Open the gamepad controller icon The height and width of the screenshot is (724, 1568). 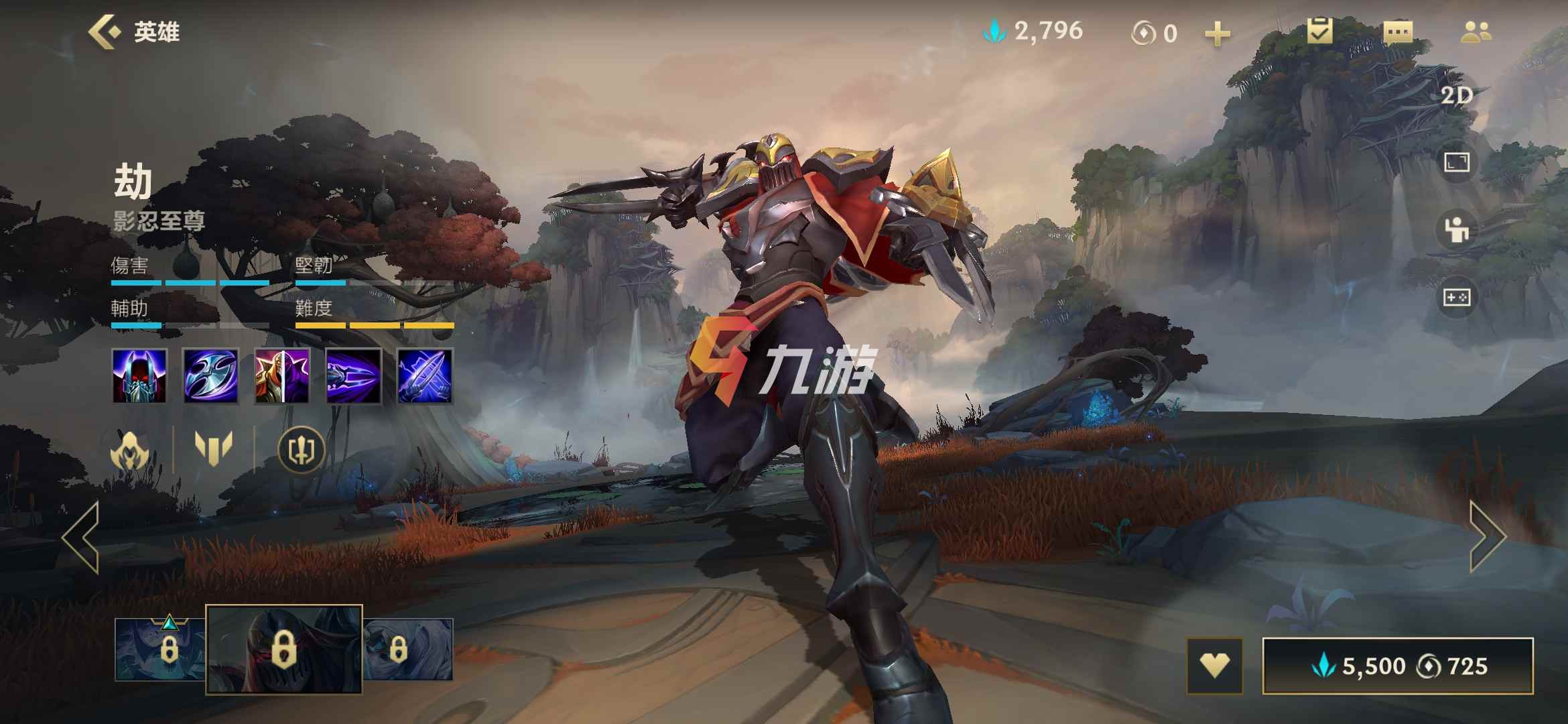click(x=1457, y=297)
